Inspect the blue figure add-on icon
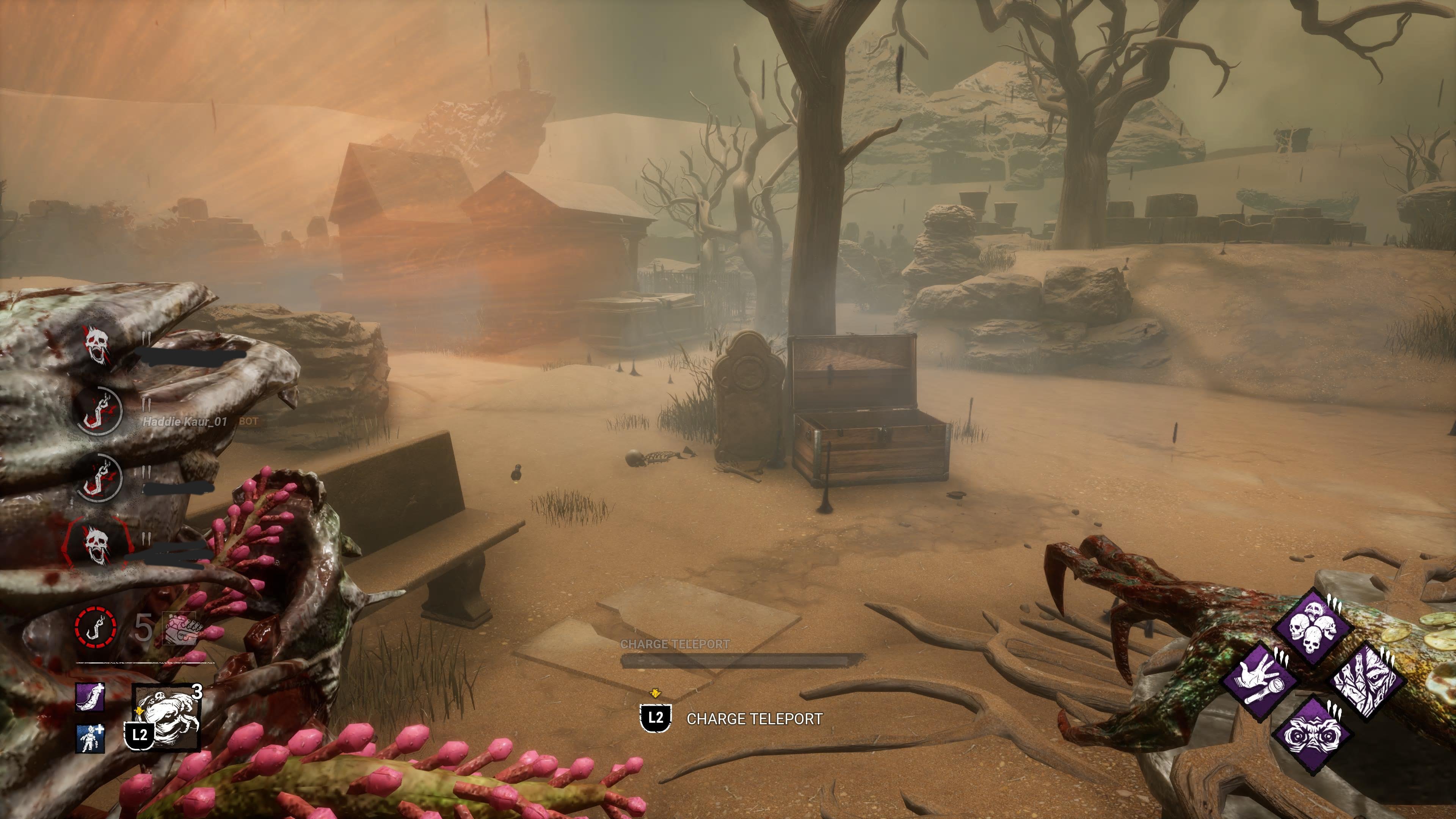The image size is (1456, 819). coord(91,738)
